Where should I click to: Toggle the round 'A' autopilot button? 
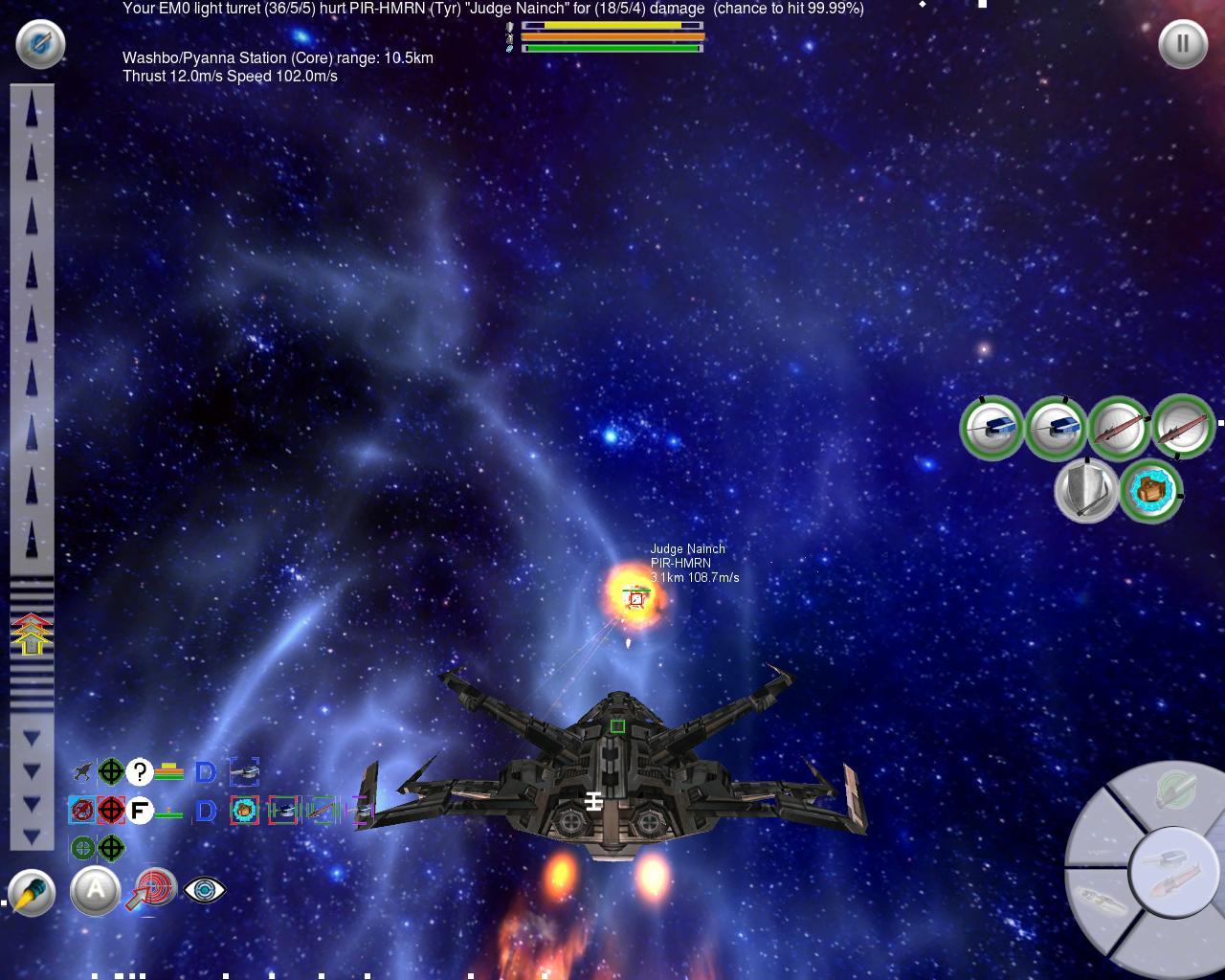pyautogui.click(x=96, y=891)
